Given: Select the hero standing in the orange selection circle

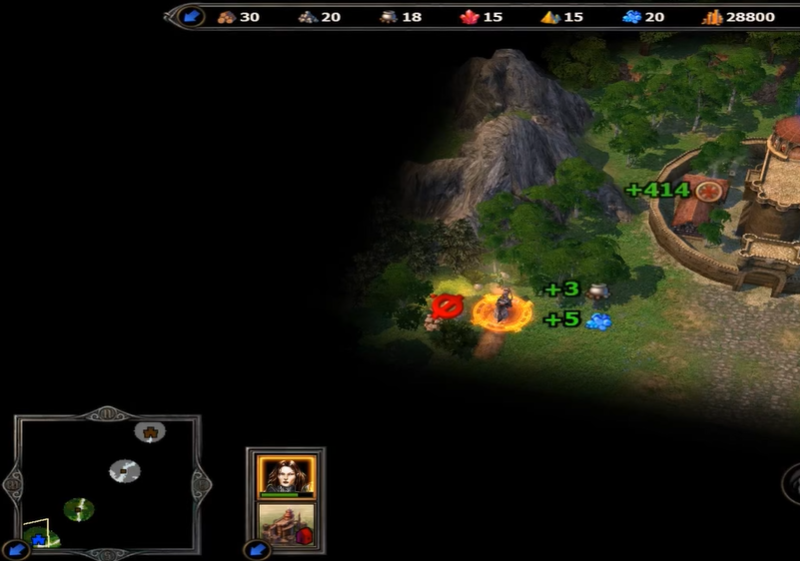Looking at the screenshot, I should [x=502, y=308].
